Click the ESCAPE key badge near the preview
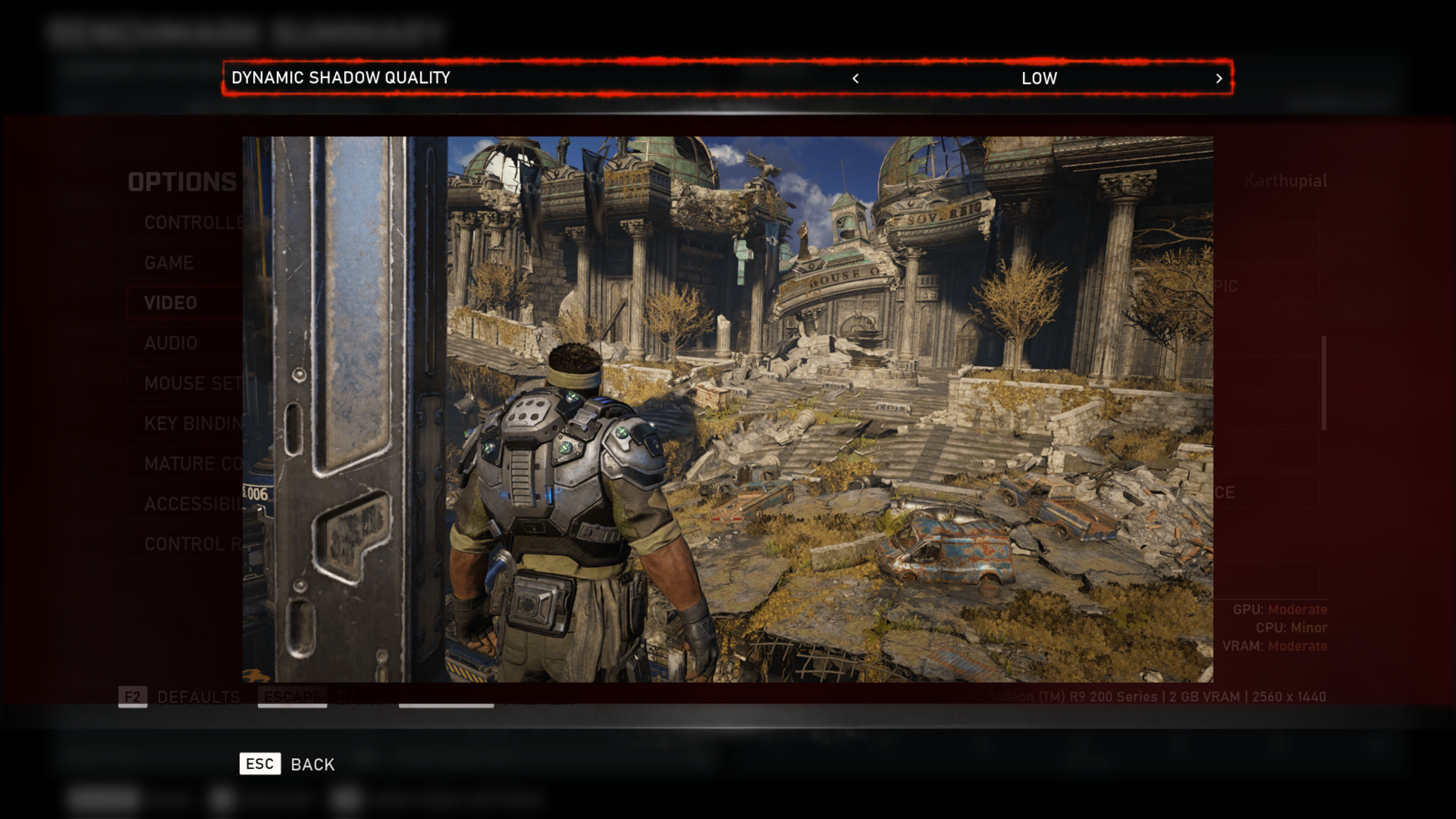Image resolution: width=1456 pixels, height=819 pixels. pyautogui.click(x=291, y=696)
